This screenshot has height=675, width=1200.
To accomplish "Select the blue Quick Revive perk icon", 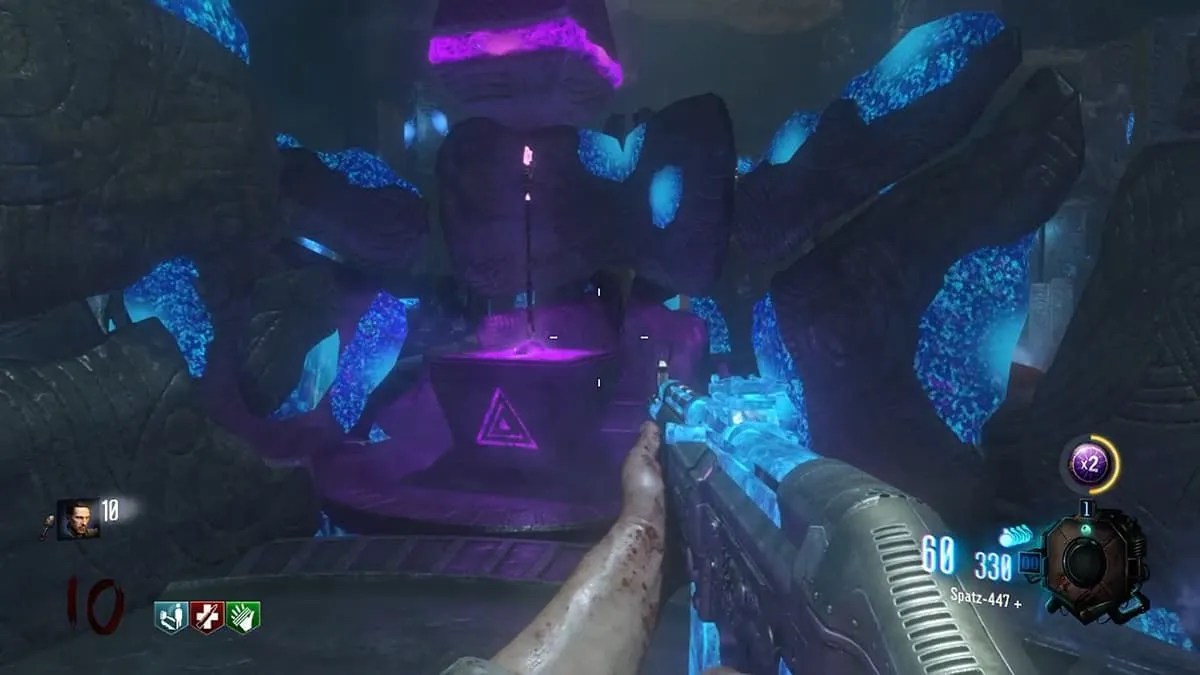I will tap(171, 617).
